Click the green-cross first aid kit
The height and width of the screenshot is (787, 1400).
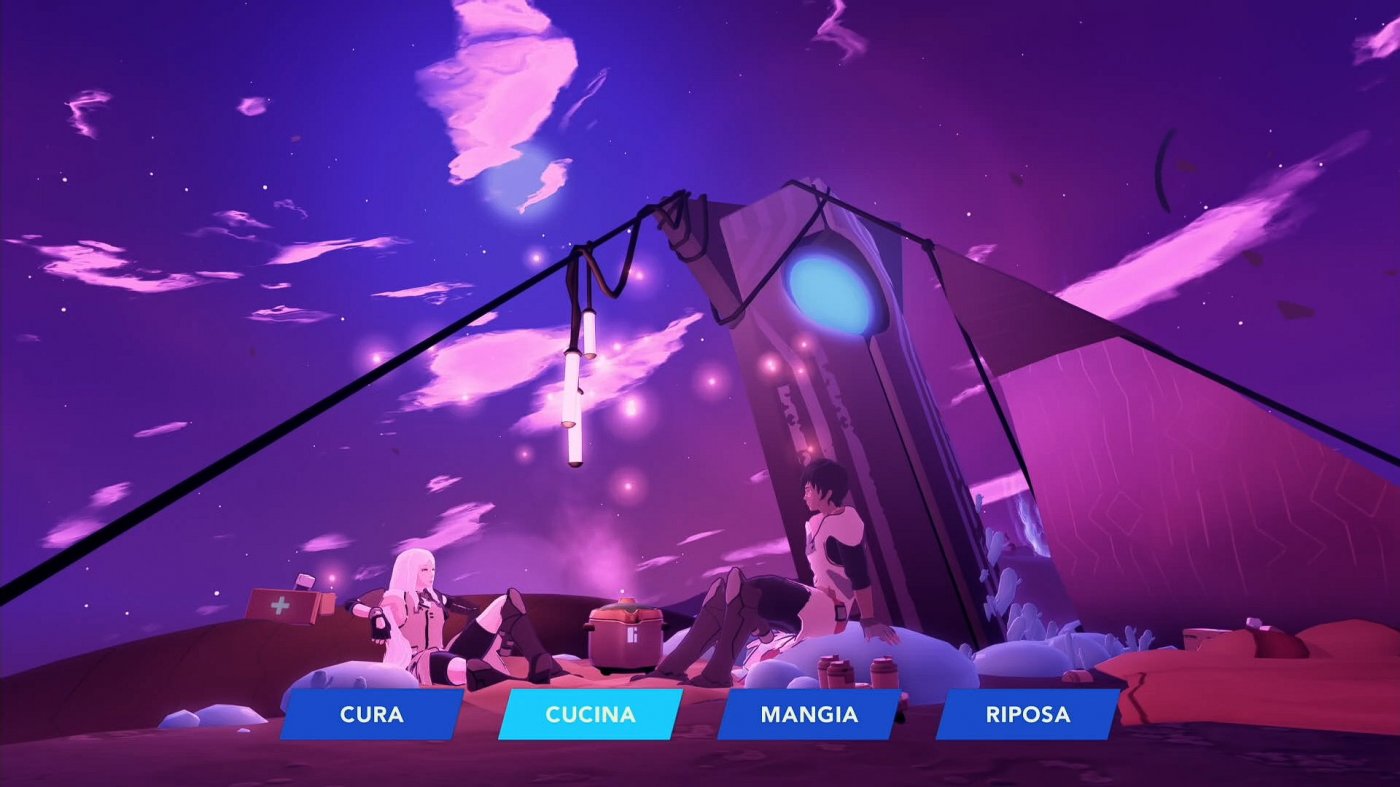[x=282, y=607]
